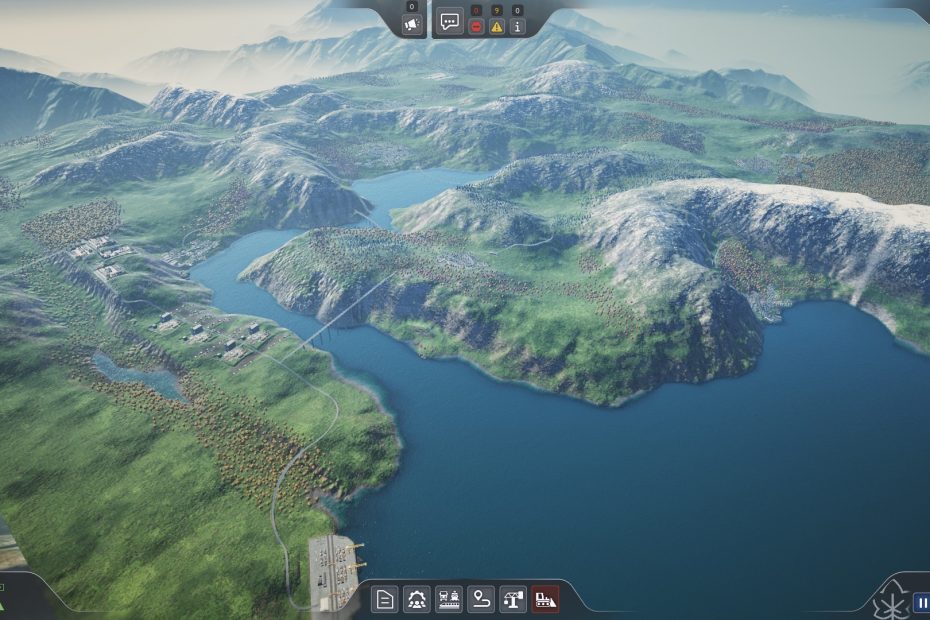Screen dimensions: 930x620
Task: Select the red bulldozer demolish tool
Action: pyautogui.click(x=545, y=599)
